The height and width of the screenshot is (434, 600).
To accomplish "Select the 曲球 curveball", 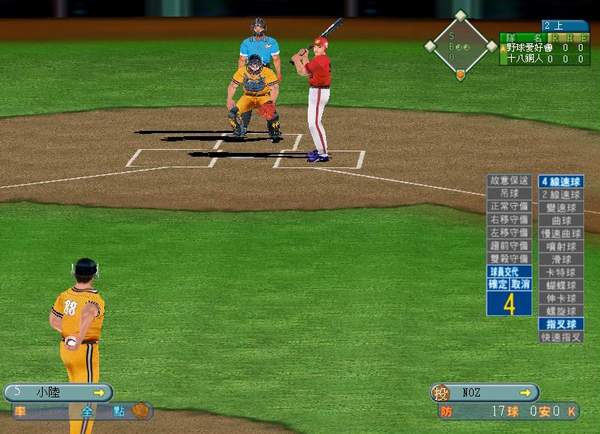I will click(x=561, y=221).
